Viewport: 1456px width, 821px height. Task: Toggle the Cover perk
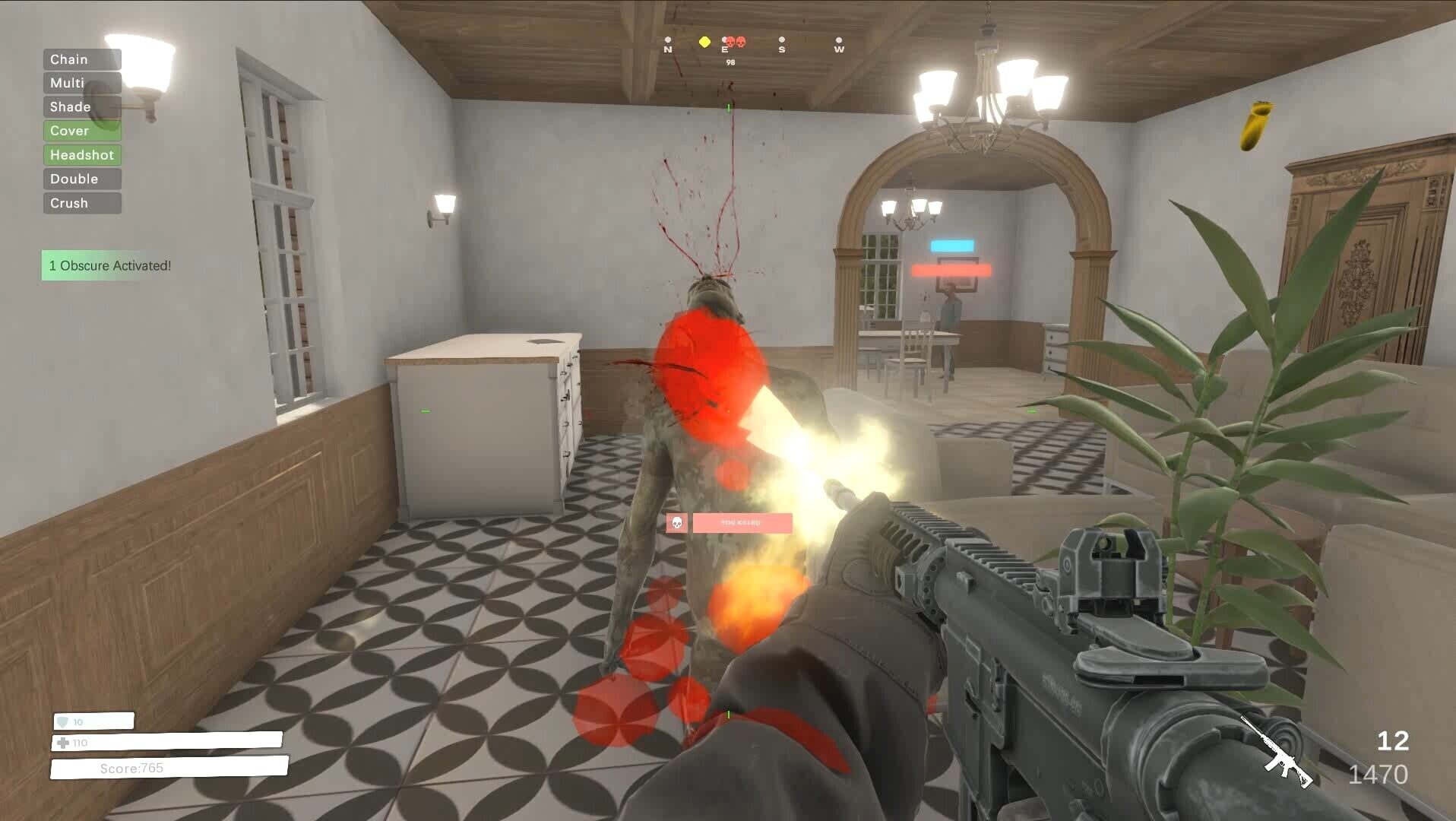[81, 131]
